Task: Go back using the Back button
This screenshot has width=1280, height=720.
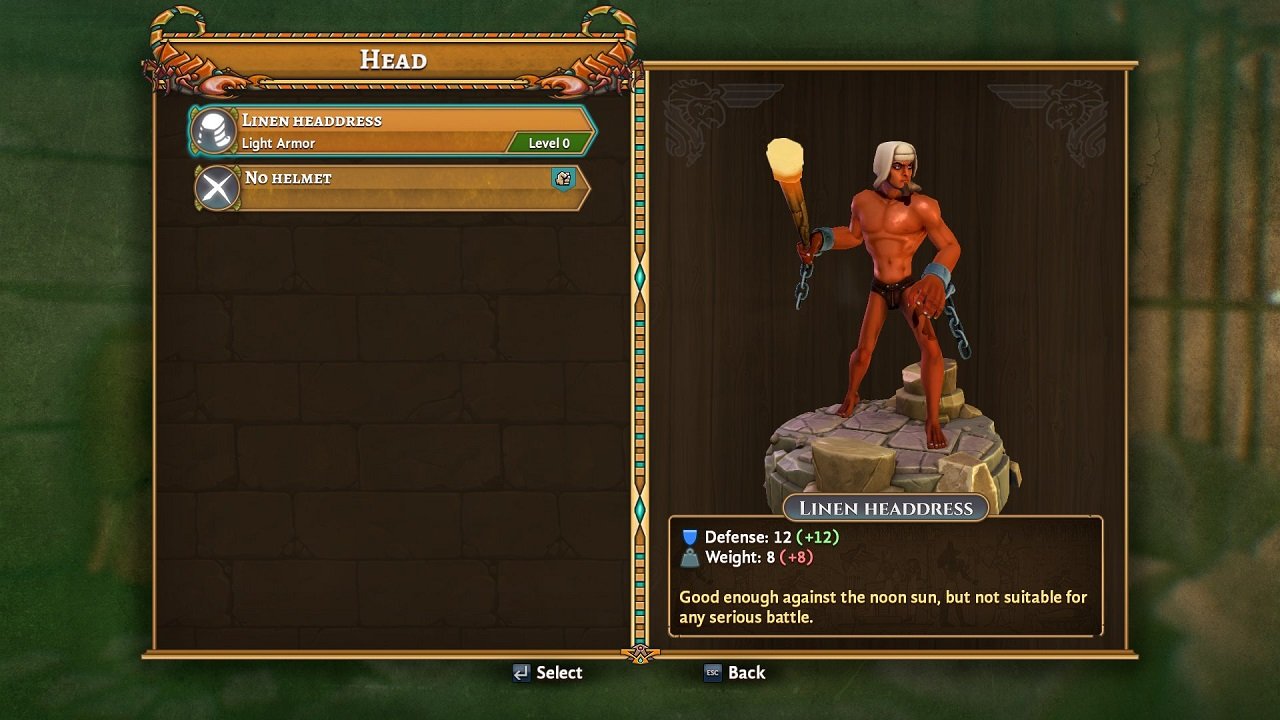Action: click(735, 673)
